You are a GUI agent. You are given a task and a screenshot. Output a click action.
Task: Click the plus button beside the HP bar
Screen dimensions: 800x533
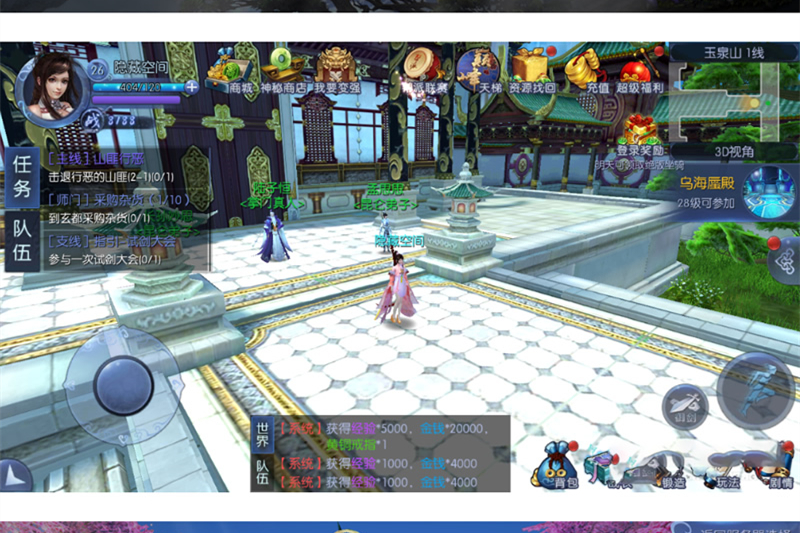[x=191, y=87]
